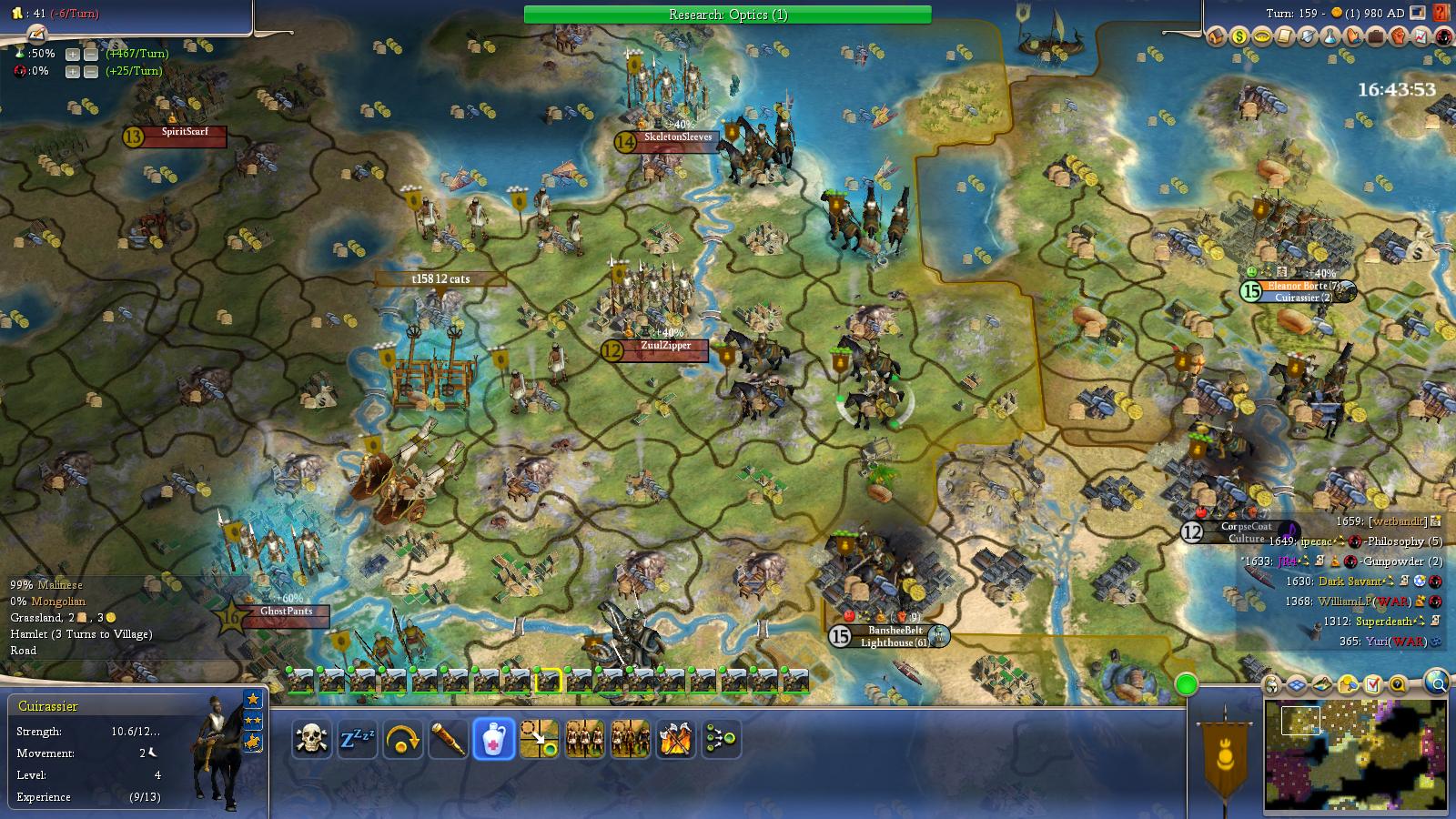The image size is (1456, 819).
Task: Open the Financial Advisor dollar icon
Action: tap(1239, 38)
